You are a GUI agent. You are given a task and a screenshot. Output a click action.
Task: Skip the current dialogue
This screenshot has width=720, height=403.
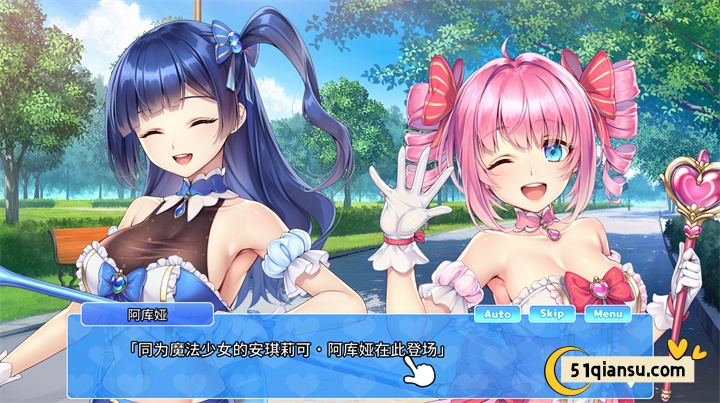(552, 314)
